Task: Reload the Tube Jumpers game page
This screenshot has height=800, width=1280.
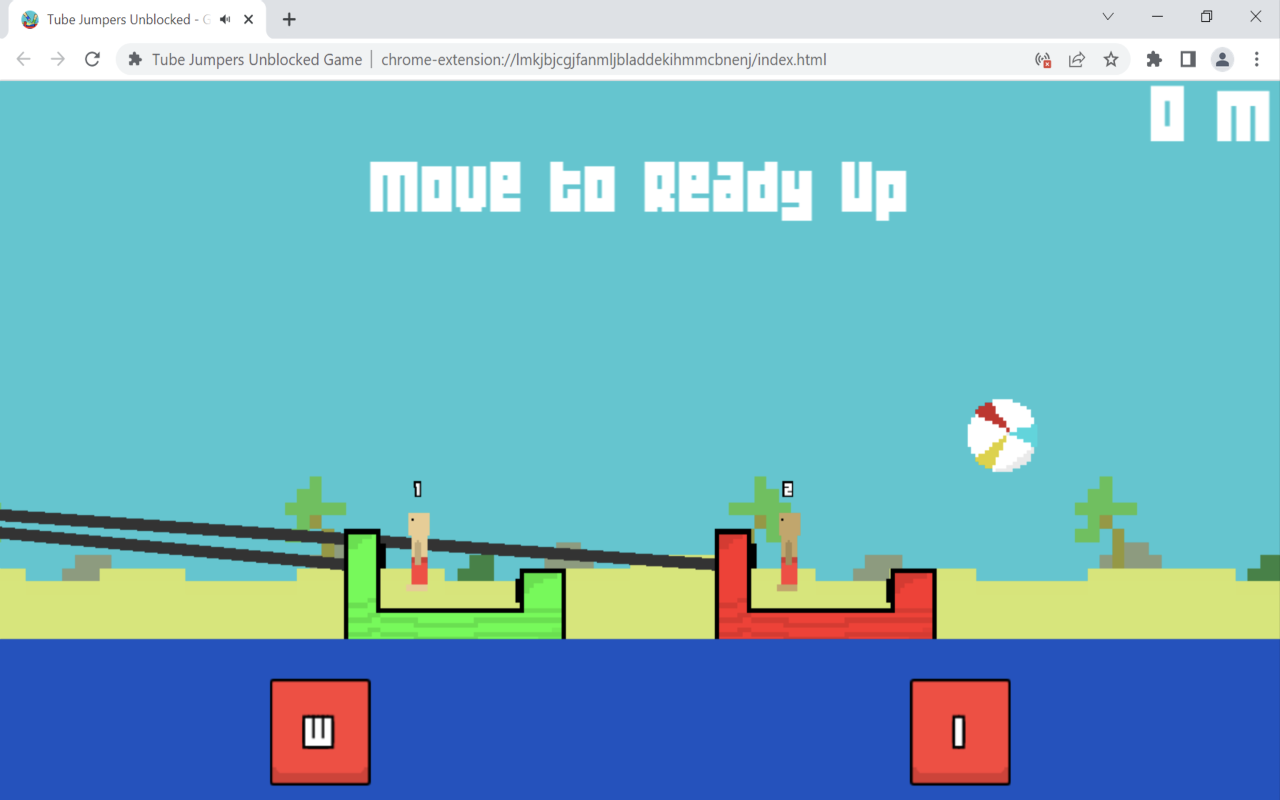Action: [92, 59]
